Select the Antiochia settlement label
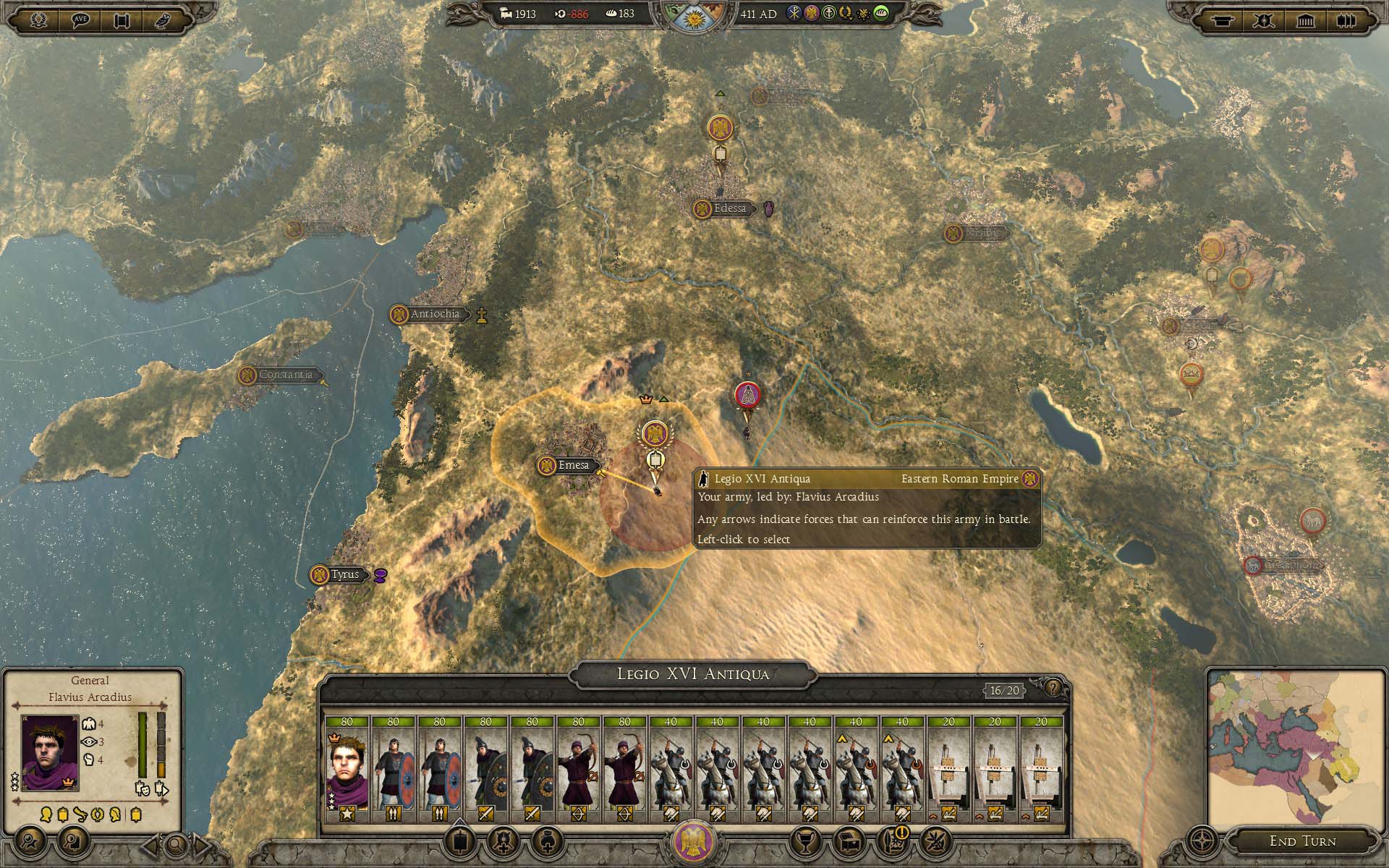Viewport: 1389px width, 868px height. 435,314
